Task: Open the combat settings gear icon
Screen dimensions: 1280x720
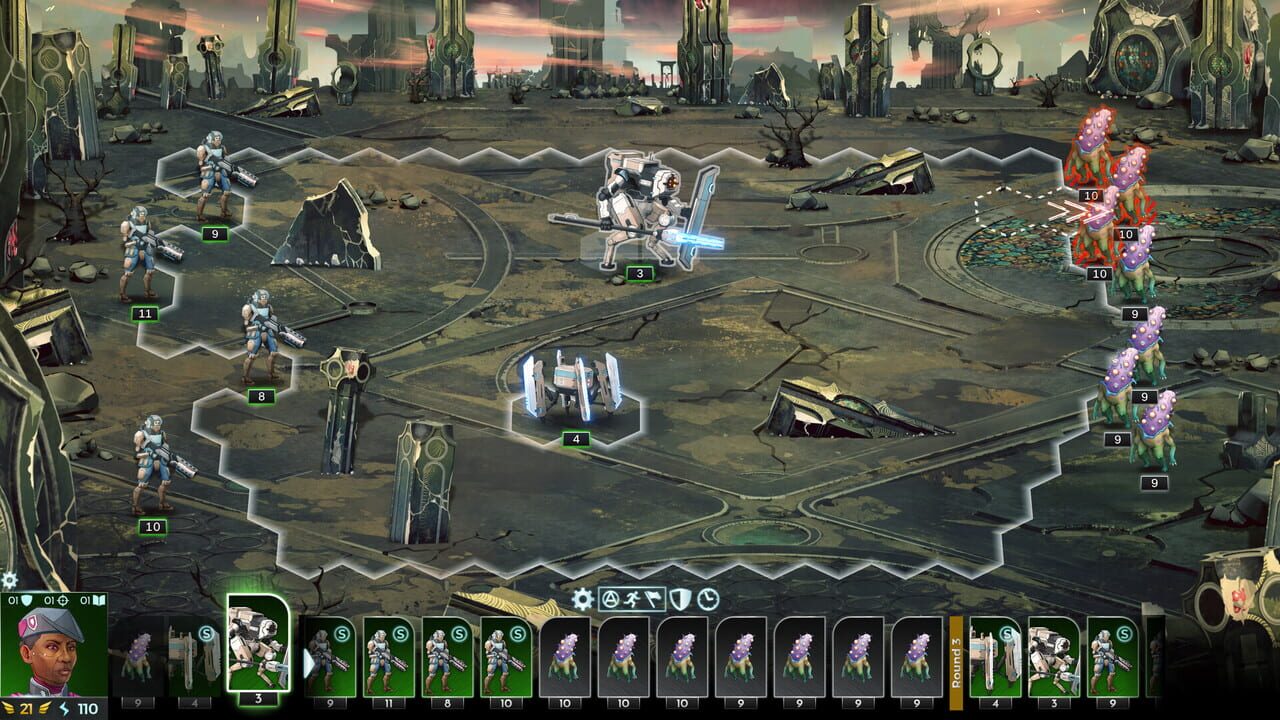Action: 583,597
